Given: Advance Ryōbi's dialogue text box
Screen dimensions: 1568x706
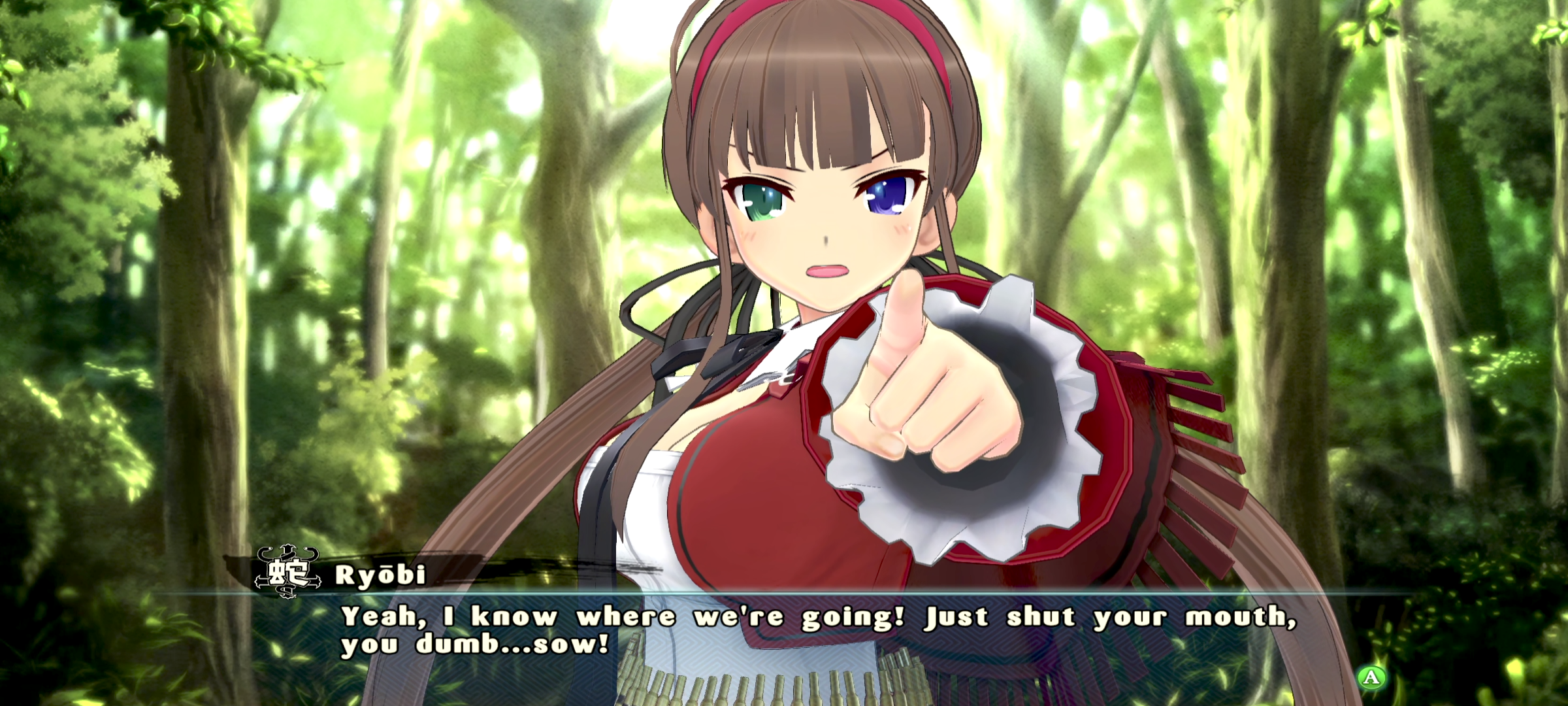Looking at the screenshot, I should (x=1371, y=677).
